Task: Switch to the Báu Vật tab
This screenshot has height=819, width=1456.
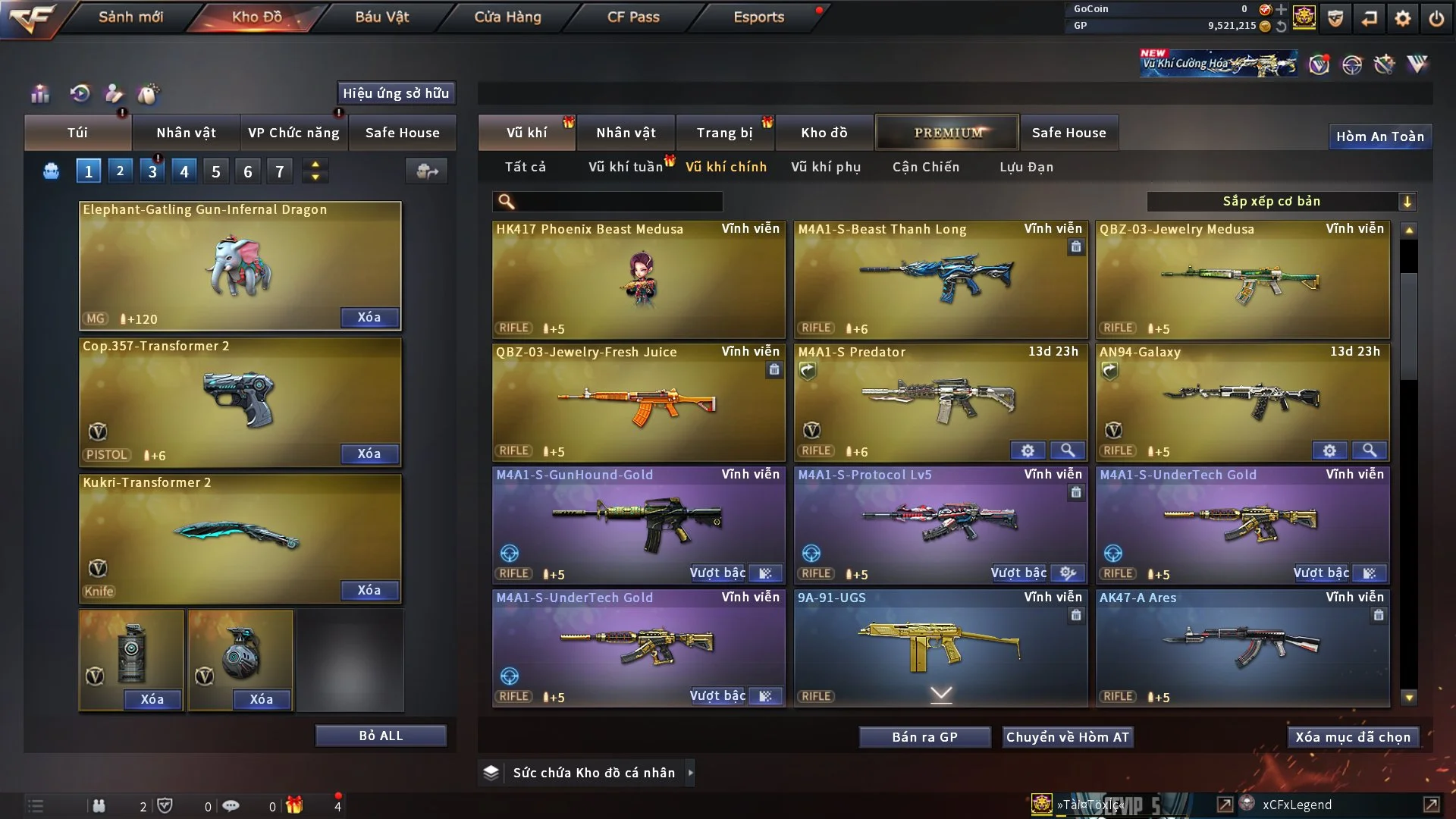Action: click(381, 17)
